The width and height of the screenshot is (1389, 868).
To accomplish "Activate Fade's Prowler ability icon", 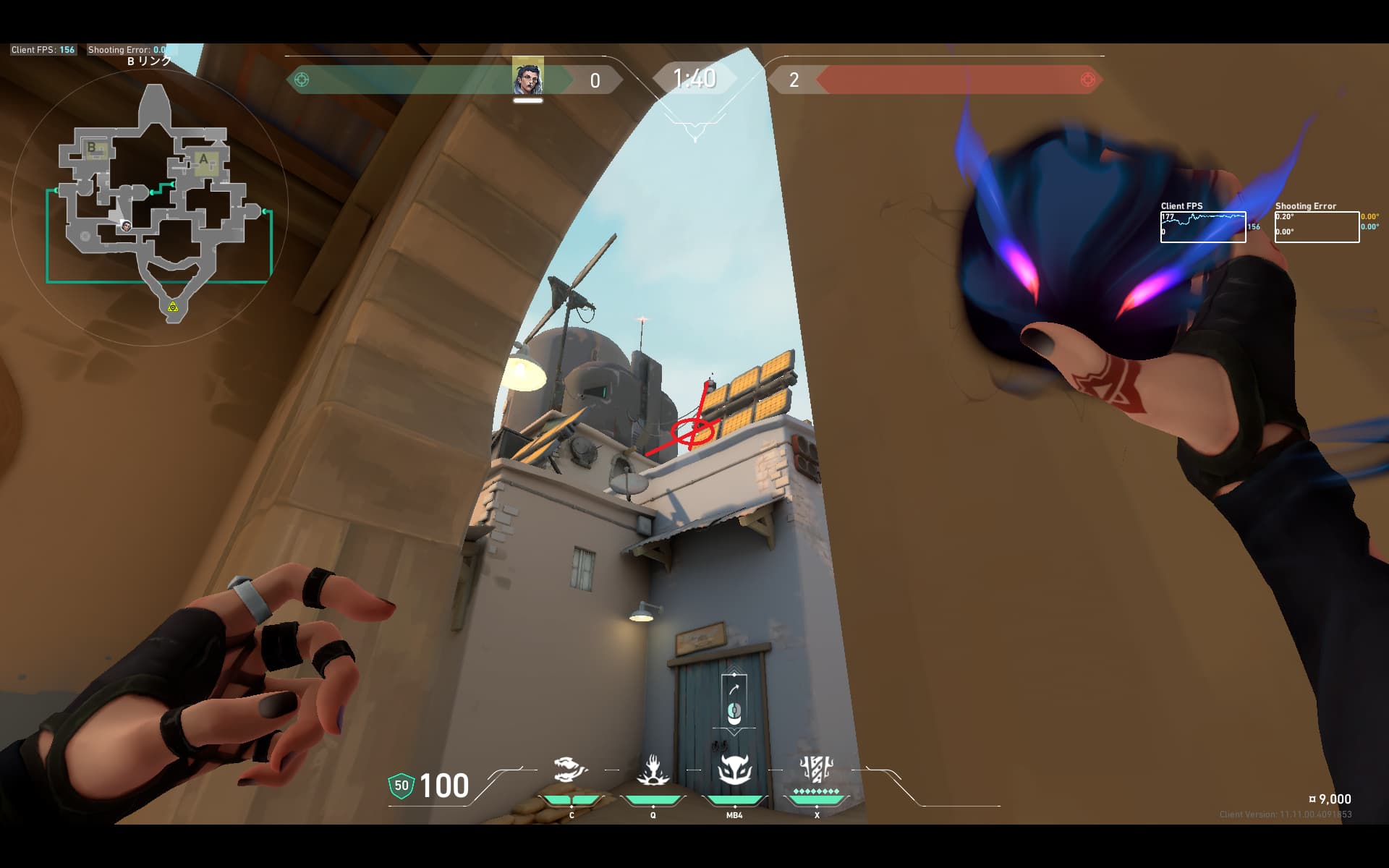I will tap(571, 770).
